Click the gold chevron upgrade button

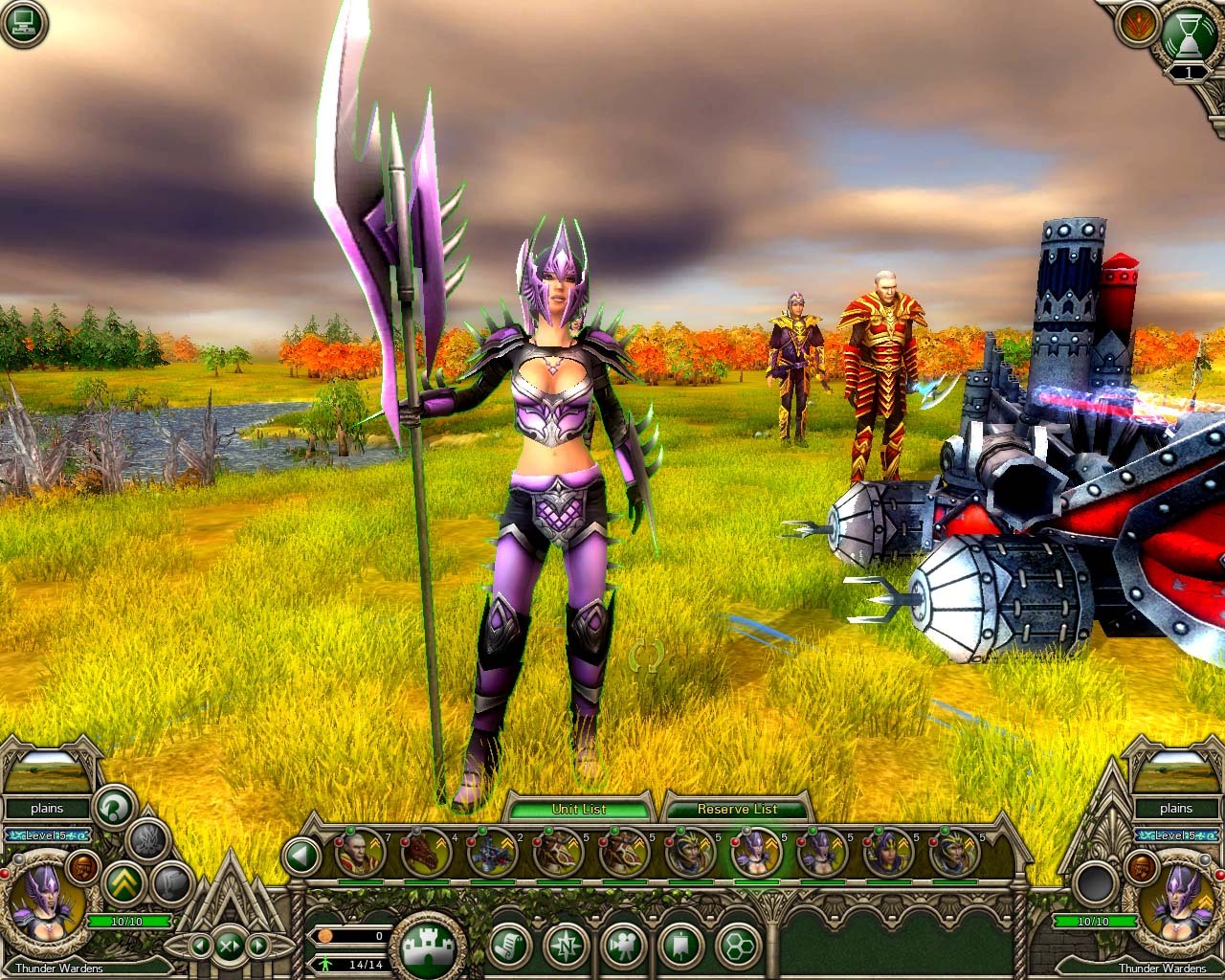click(124, 881)
